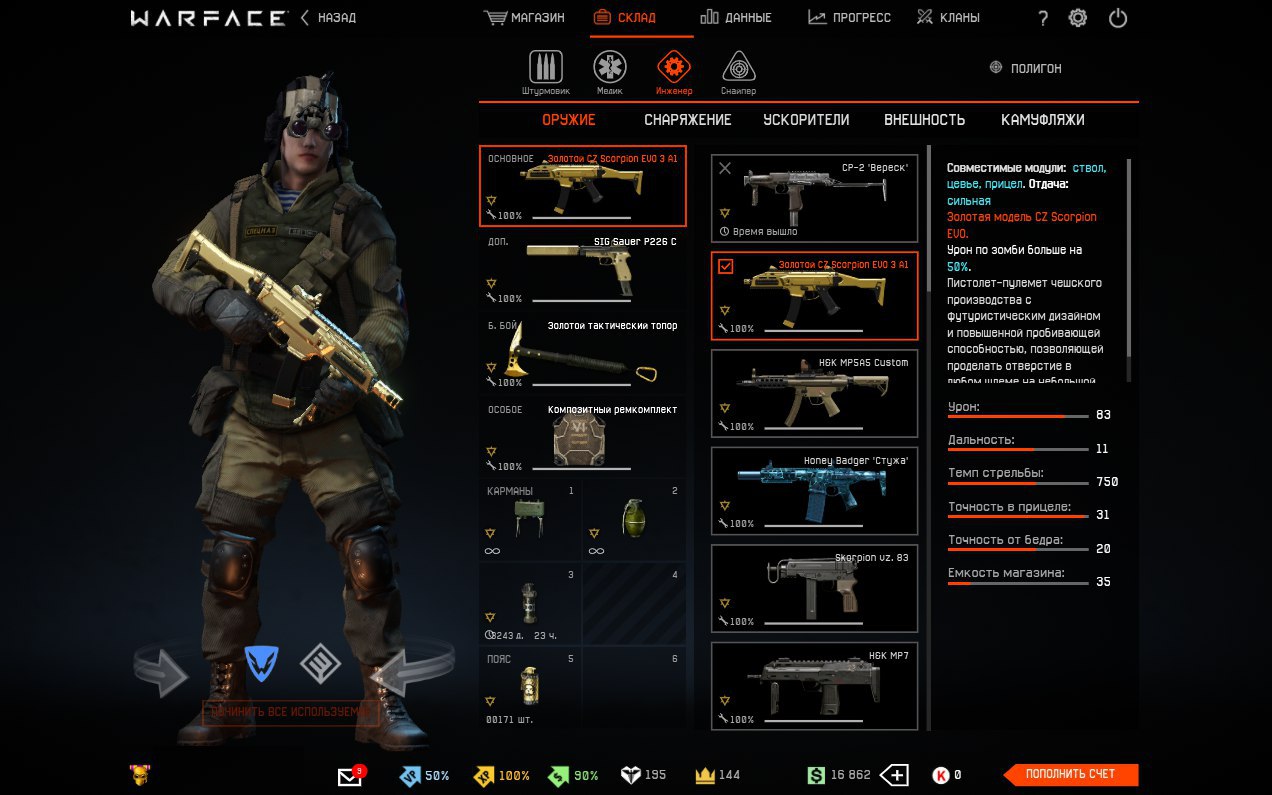The height and width of the screenshot is (795, 1272).
Task: Open the ПРОГРЕСС section
Action: point(849,18)
